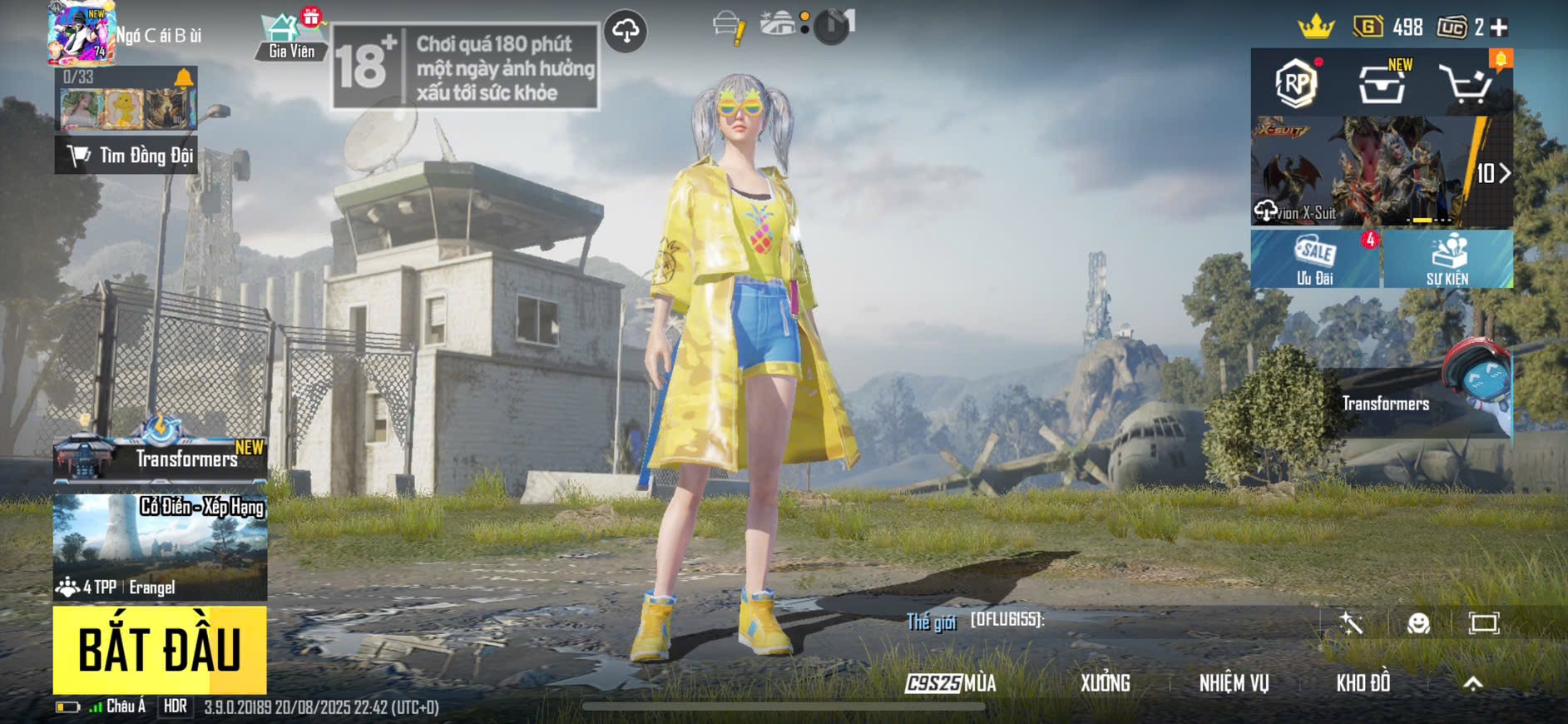Open the emoji emote button
This screenshot has height=724, width=1568.
[1418, 622]
